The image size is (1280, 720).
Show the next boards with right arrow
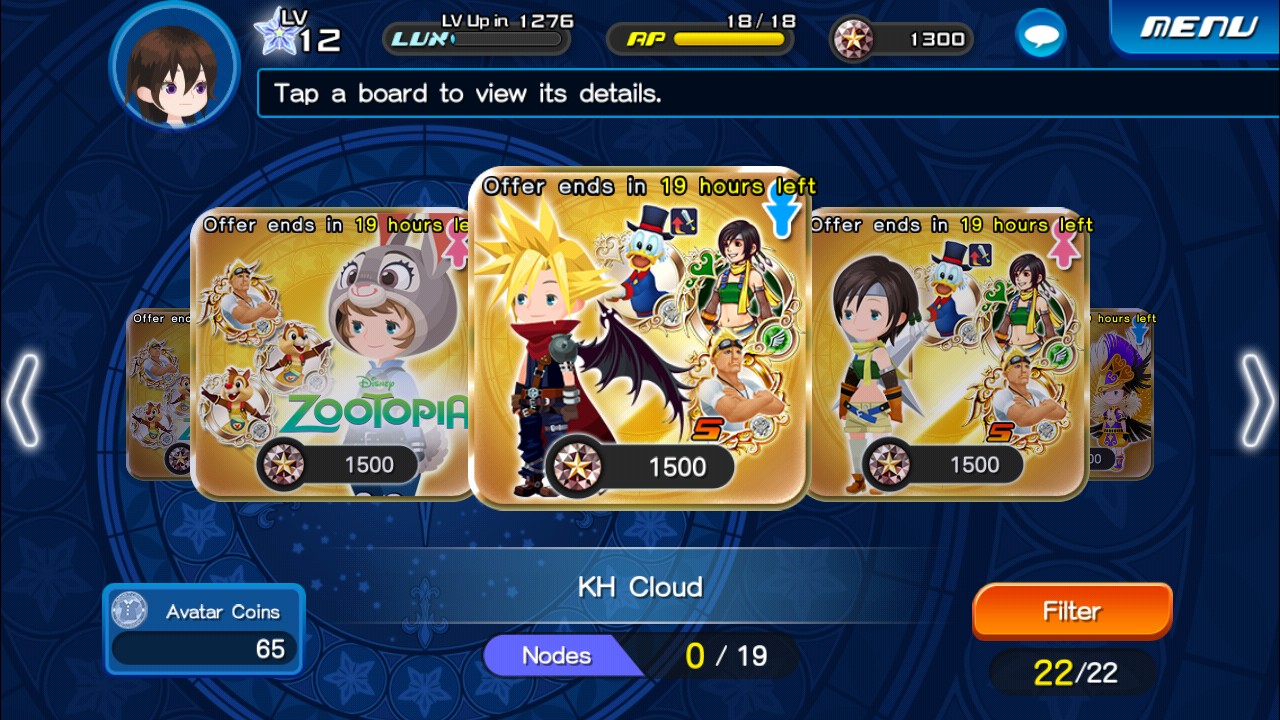[x=1257, y=400]
